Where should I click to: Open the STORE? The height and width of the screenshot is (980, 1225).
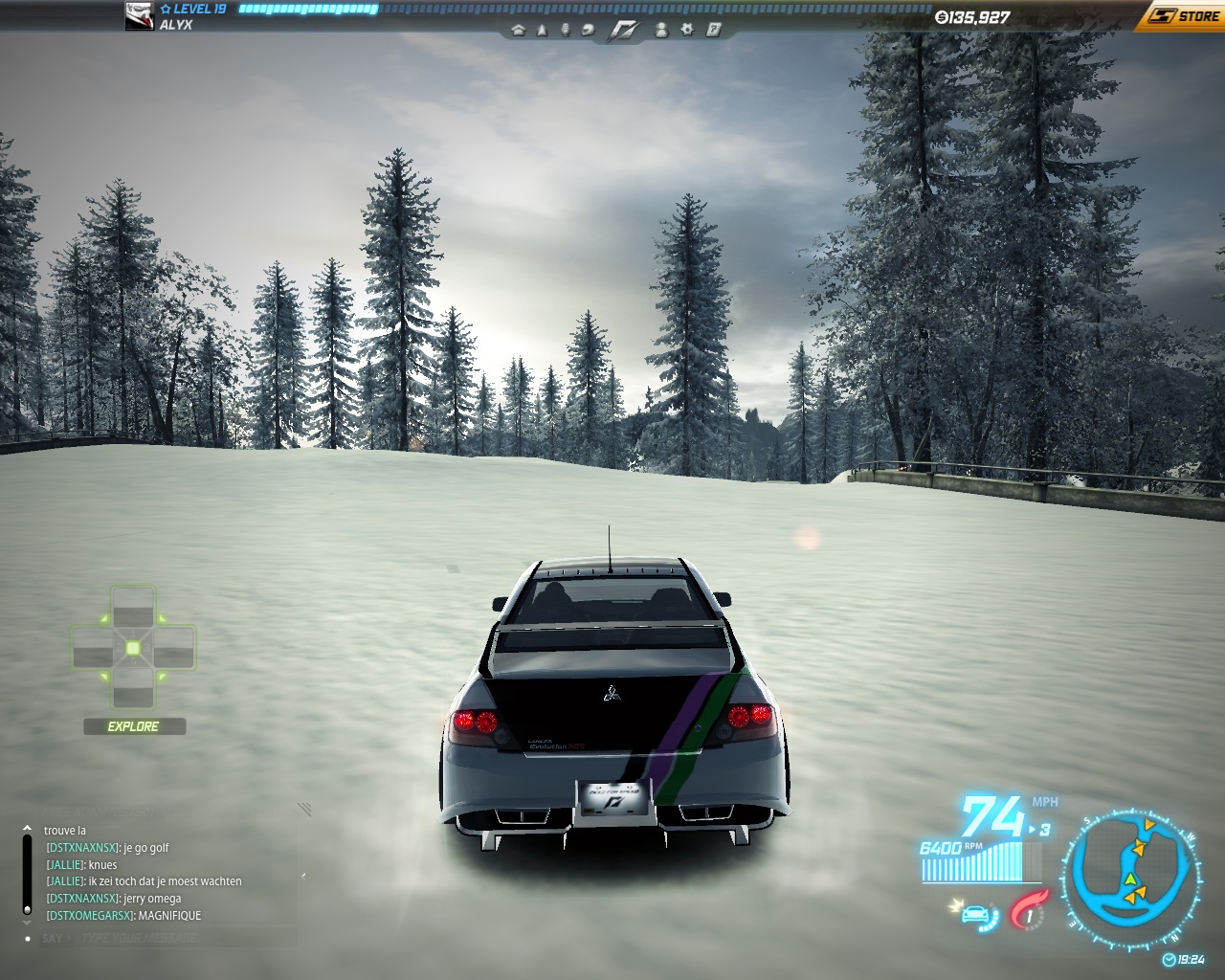coord(1187,15)
